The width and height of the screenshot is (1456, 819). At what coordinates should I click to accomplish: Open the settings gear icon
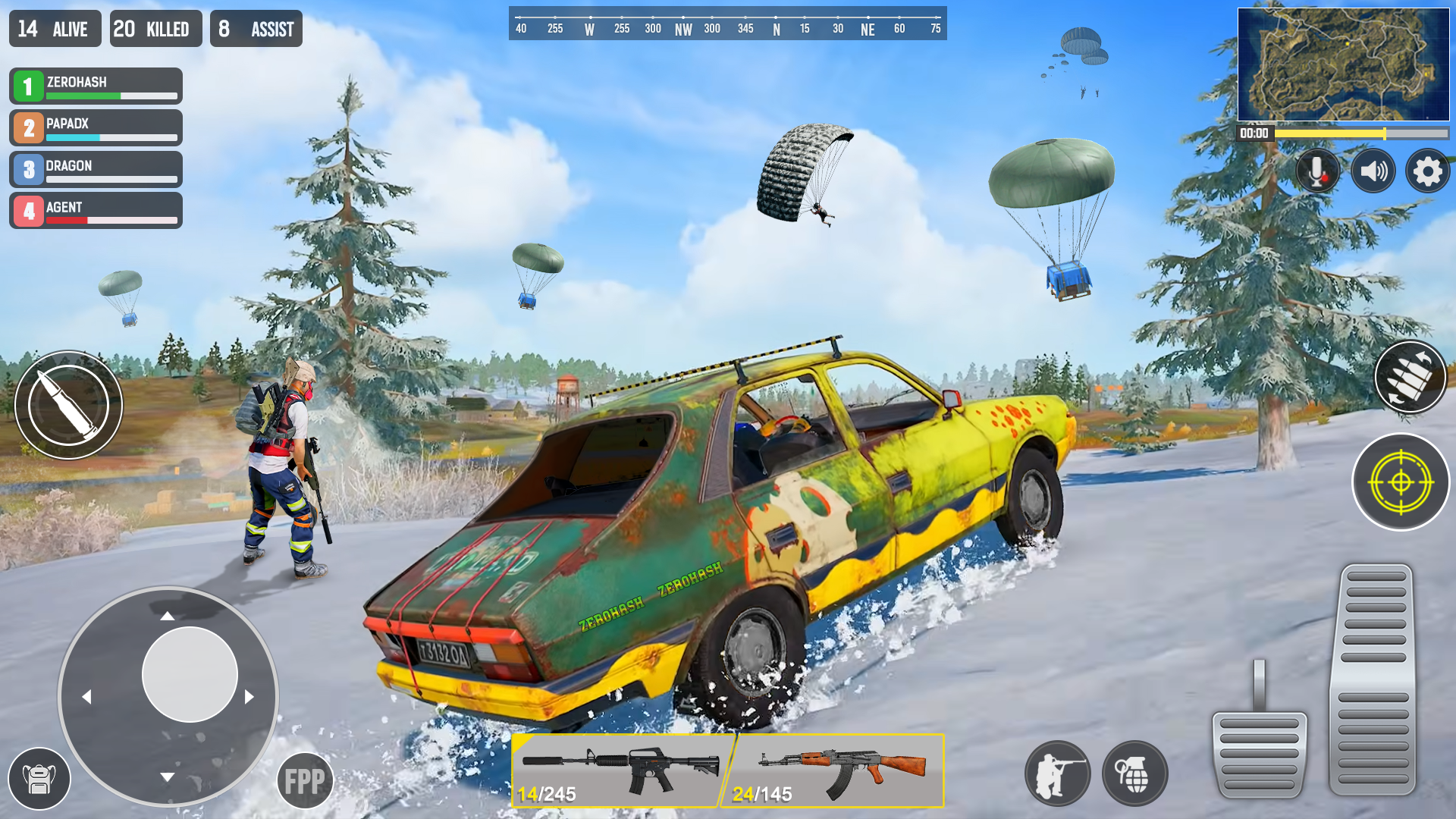click(x=1428, y=171)
